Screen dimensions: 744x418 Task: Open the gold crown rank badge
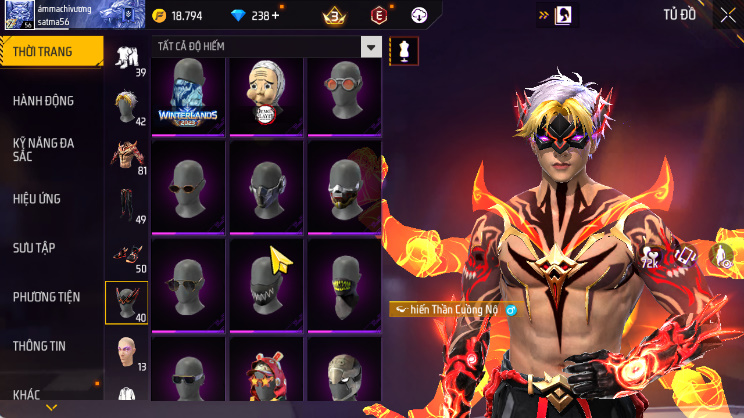(335, 16)
